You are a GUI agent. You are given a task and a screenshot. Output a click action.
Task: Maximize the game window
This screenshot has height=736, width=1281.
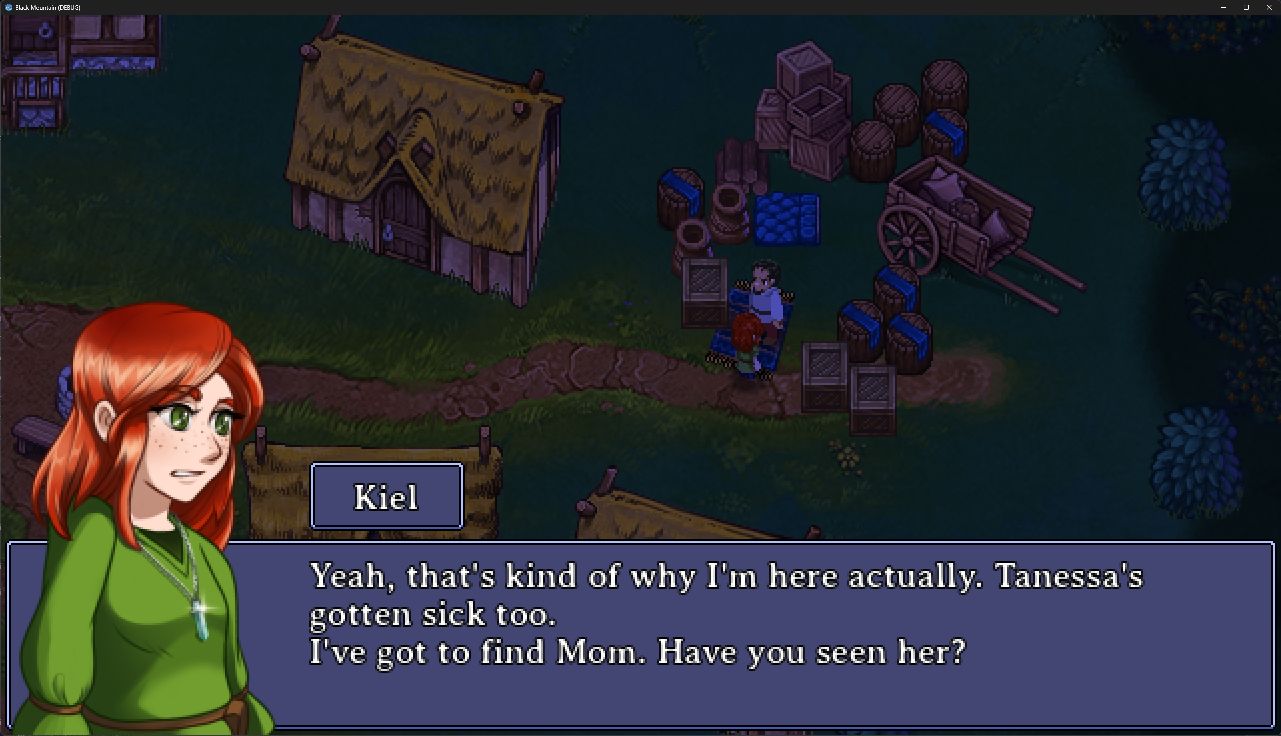coord(1246,7)
